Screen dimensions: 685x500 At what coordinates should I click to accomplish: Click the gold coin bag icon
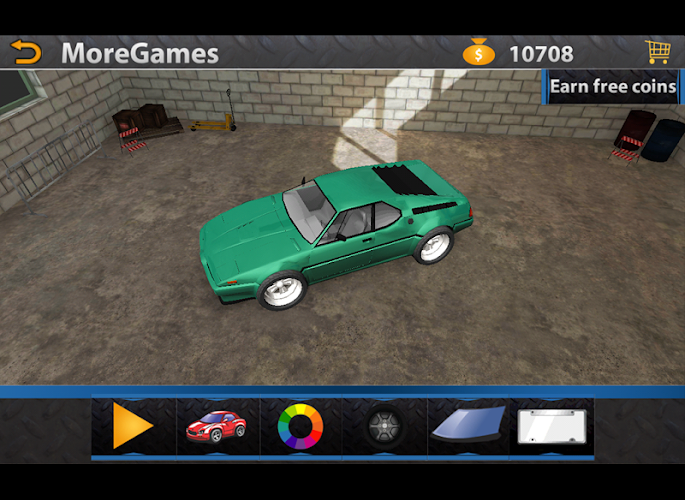point(478,53)
